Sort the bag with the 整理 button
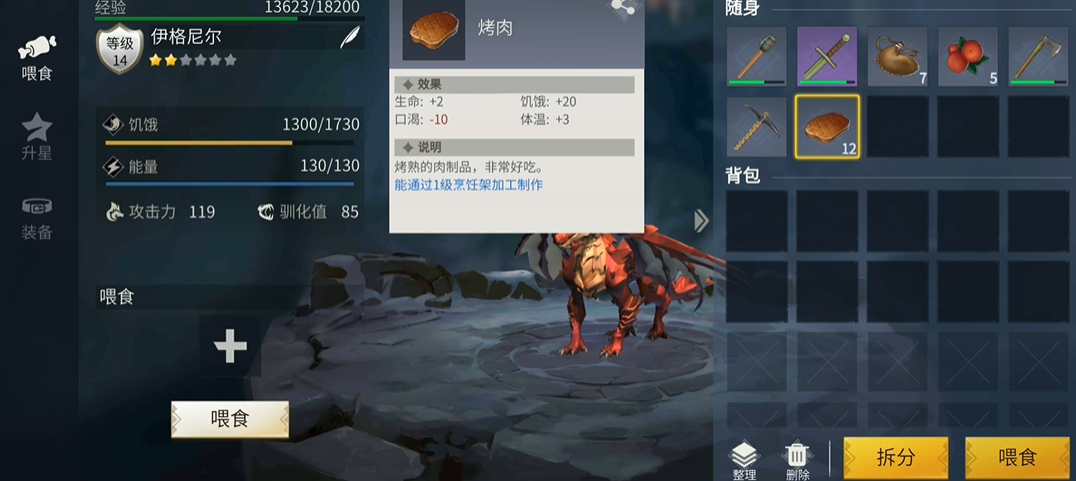Image resolution: width=1076 pixels, height=481 pixels. tap(745, 461)
